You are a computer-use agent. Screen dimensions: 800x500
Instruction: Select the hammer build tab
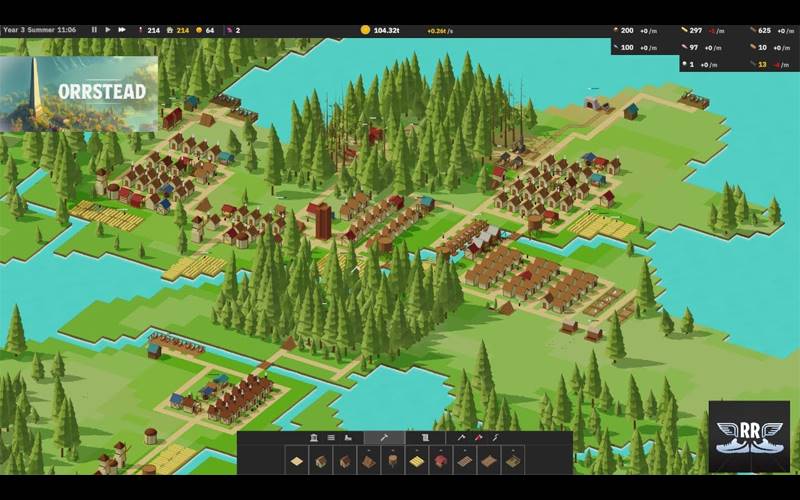(384, 438)
